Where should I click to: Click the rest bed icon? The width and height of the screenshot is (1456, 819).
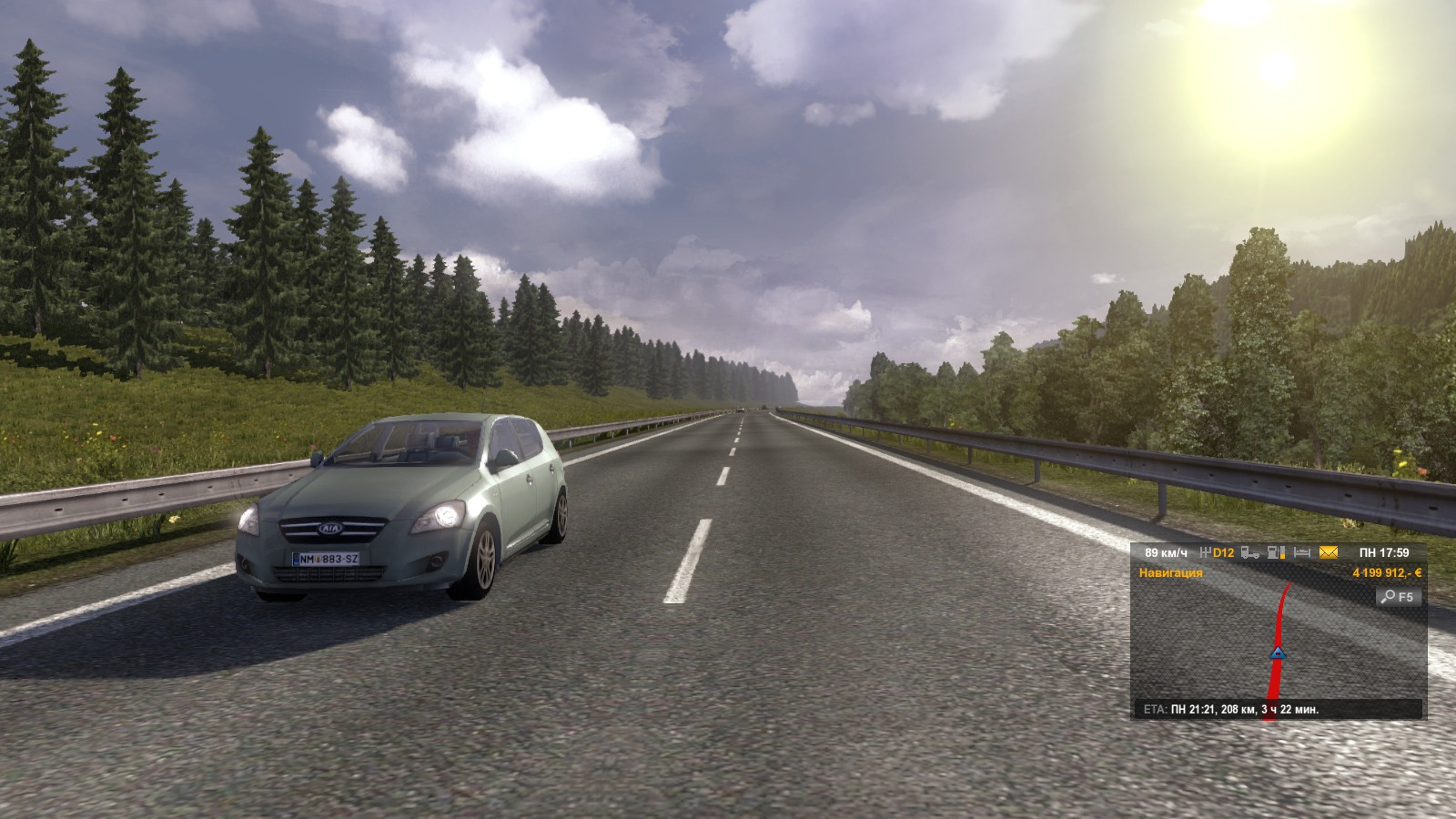coord(1302,552)
